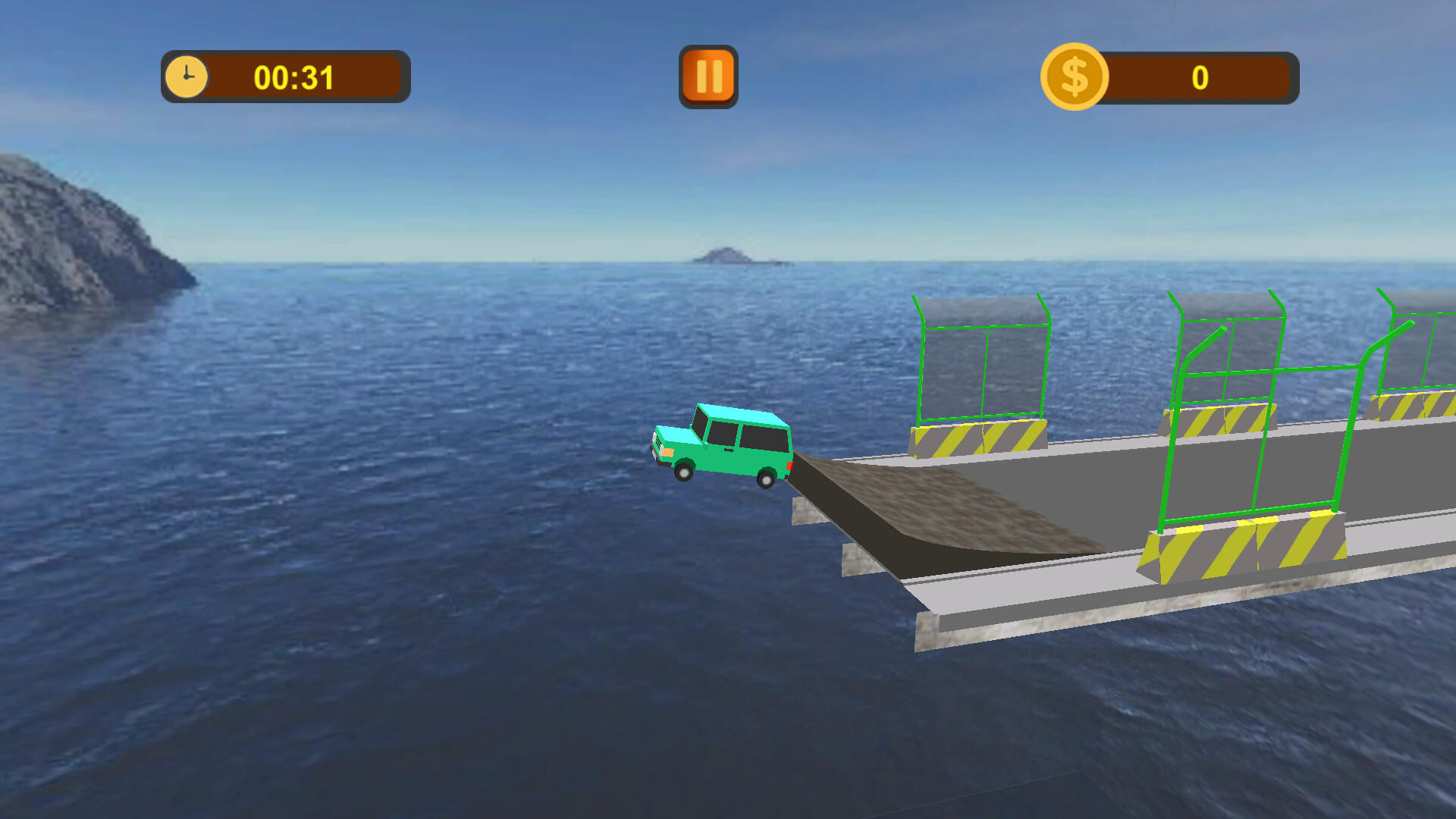Image resolution: width=1456 pixels, height=819 pixels.
Task: Tap the coin total showing 0
Action: click(1199, 76)
